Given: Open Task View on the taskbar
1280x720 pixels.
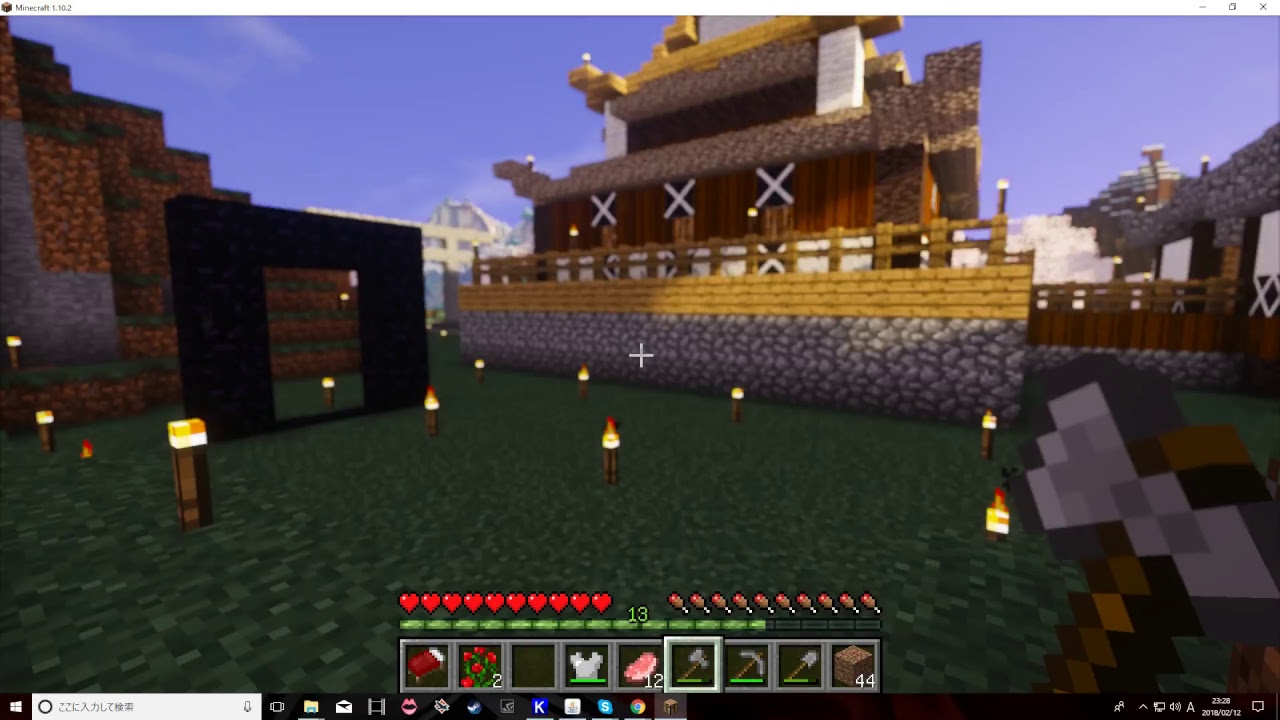Looking at the screenshot, I should click(277, 707).
